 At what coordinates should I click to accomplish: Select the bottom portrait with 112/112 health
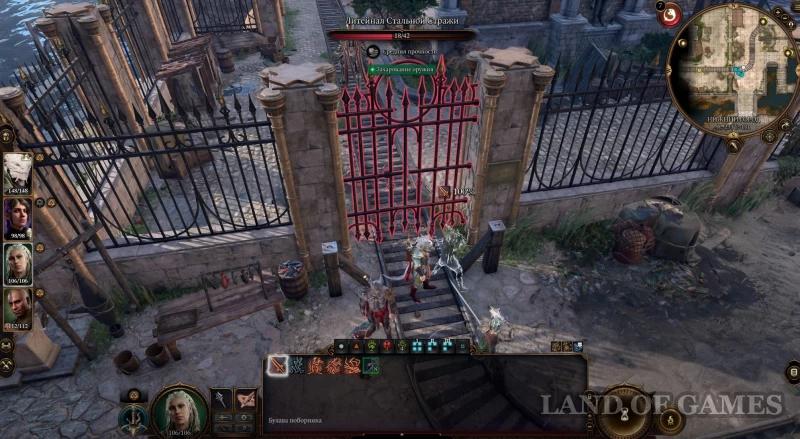[x=17, y=307]
